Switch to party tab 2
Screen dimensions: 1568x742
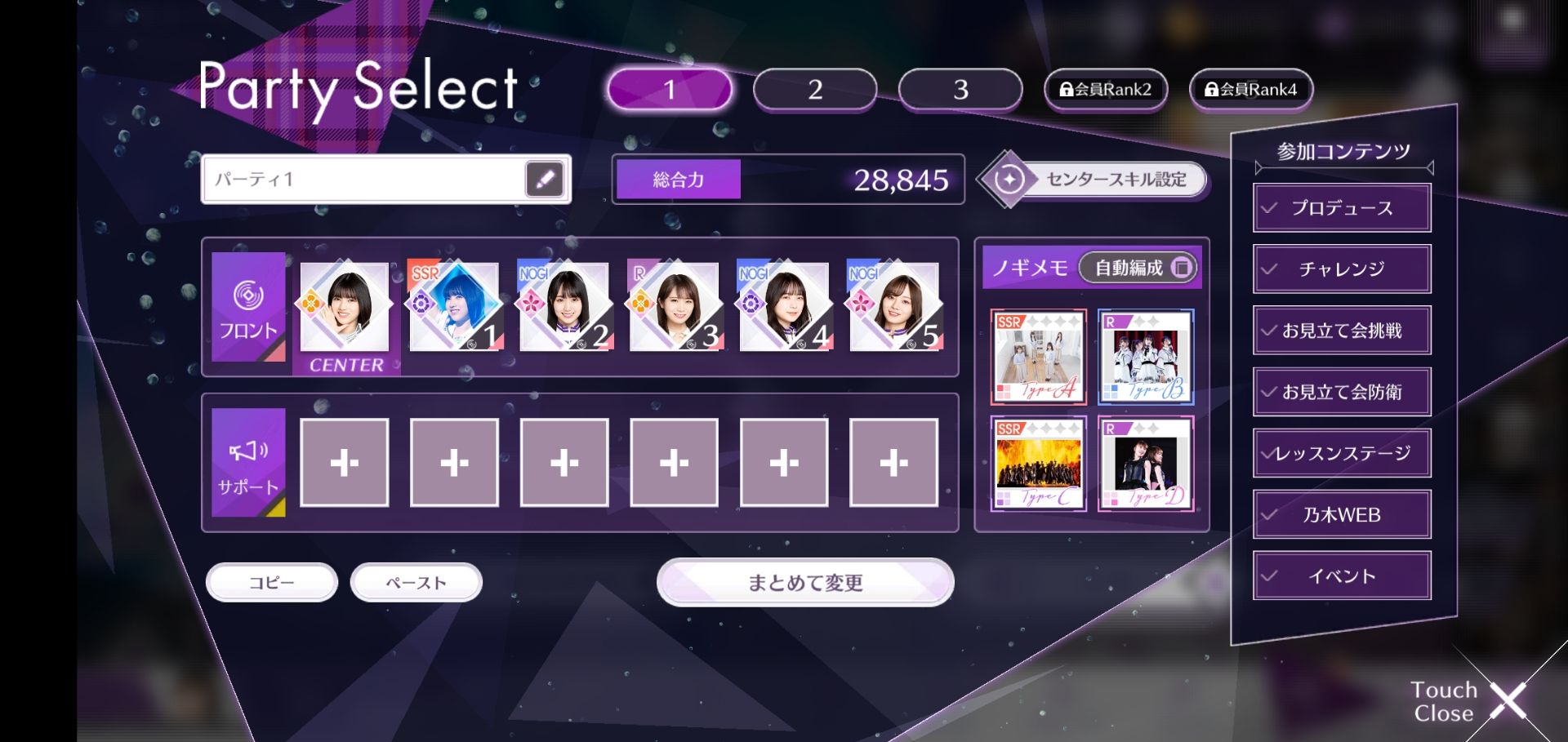(x=814, y=90)
